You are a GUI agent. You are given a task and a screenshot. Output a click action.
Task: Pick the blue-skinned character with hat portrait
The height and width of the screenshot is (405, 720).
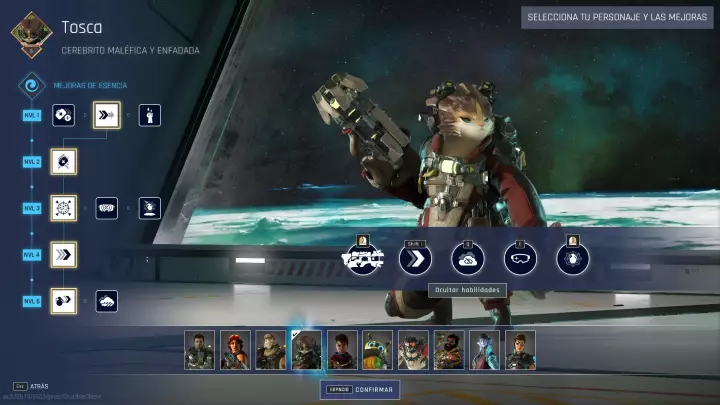pos(484,350)
